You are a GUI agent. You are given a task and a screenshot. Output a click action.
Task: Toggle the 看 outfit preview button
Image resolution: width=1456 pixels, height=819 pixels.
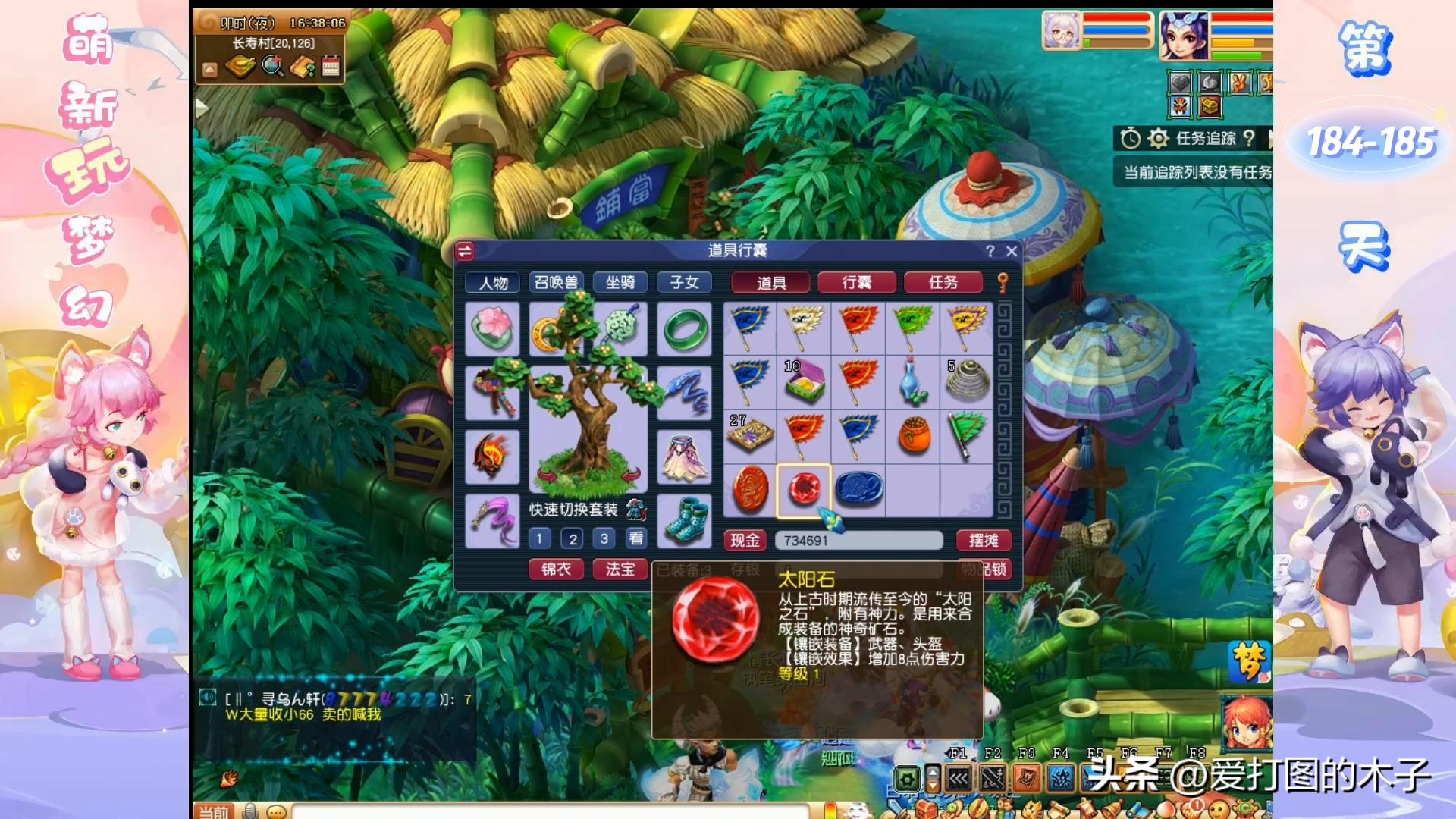click(636, 538)
